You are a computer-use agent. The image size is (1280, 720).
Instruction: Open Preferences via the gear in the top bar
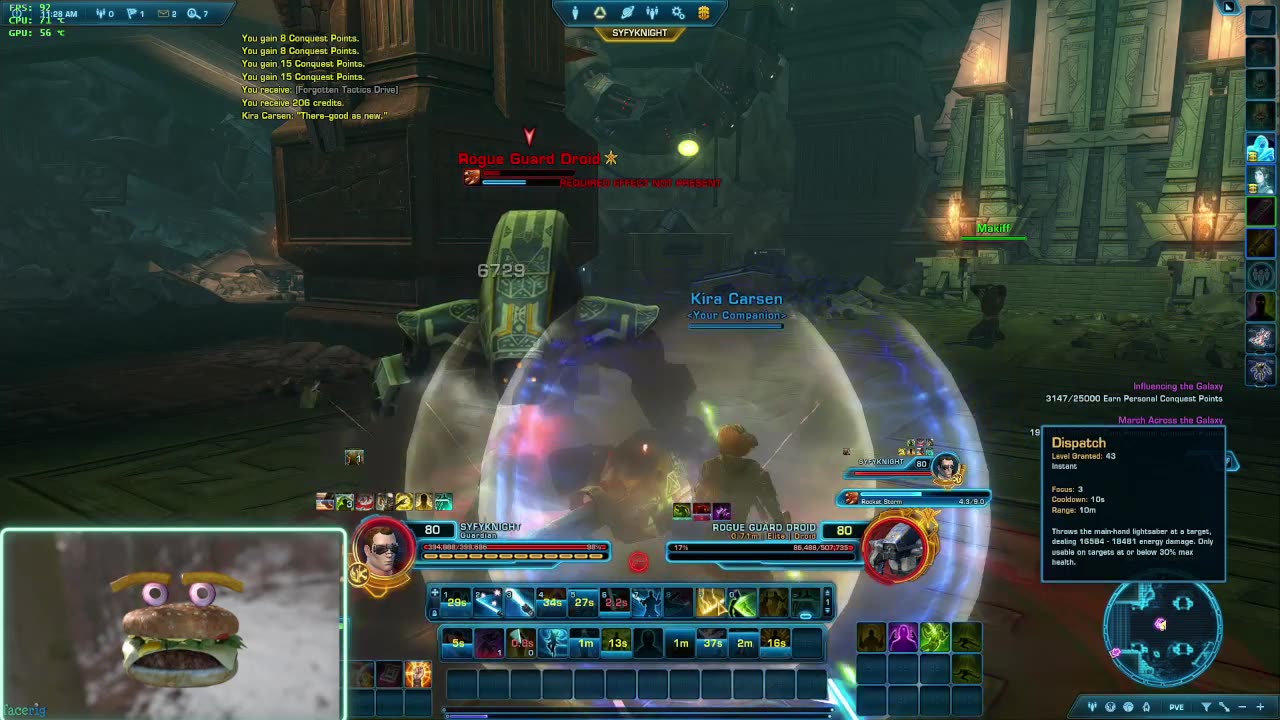678,13
